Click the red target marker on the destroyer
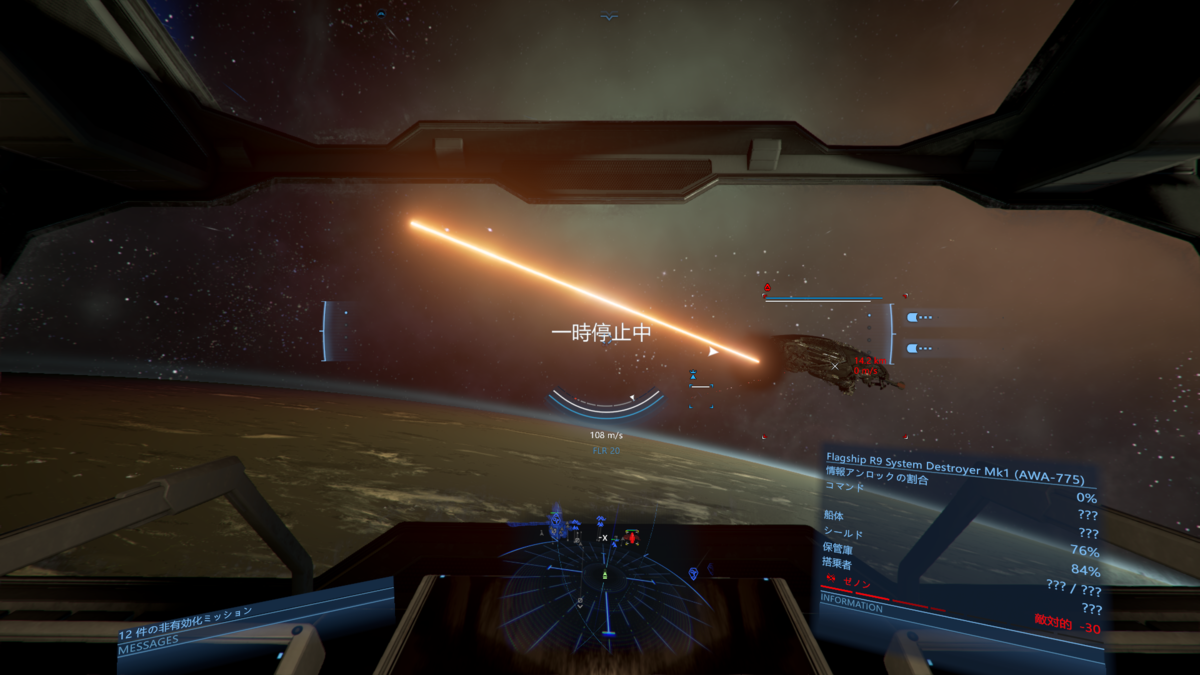Viewport: 1200px width, 675px height. click(767, 288)
